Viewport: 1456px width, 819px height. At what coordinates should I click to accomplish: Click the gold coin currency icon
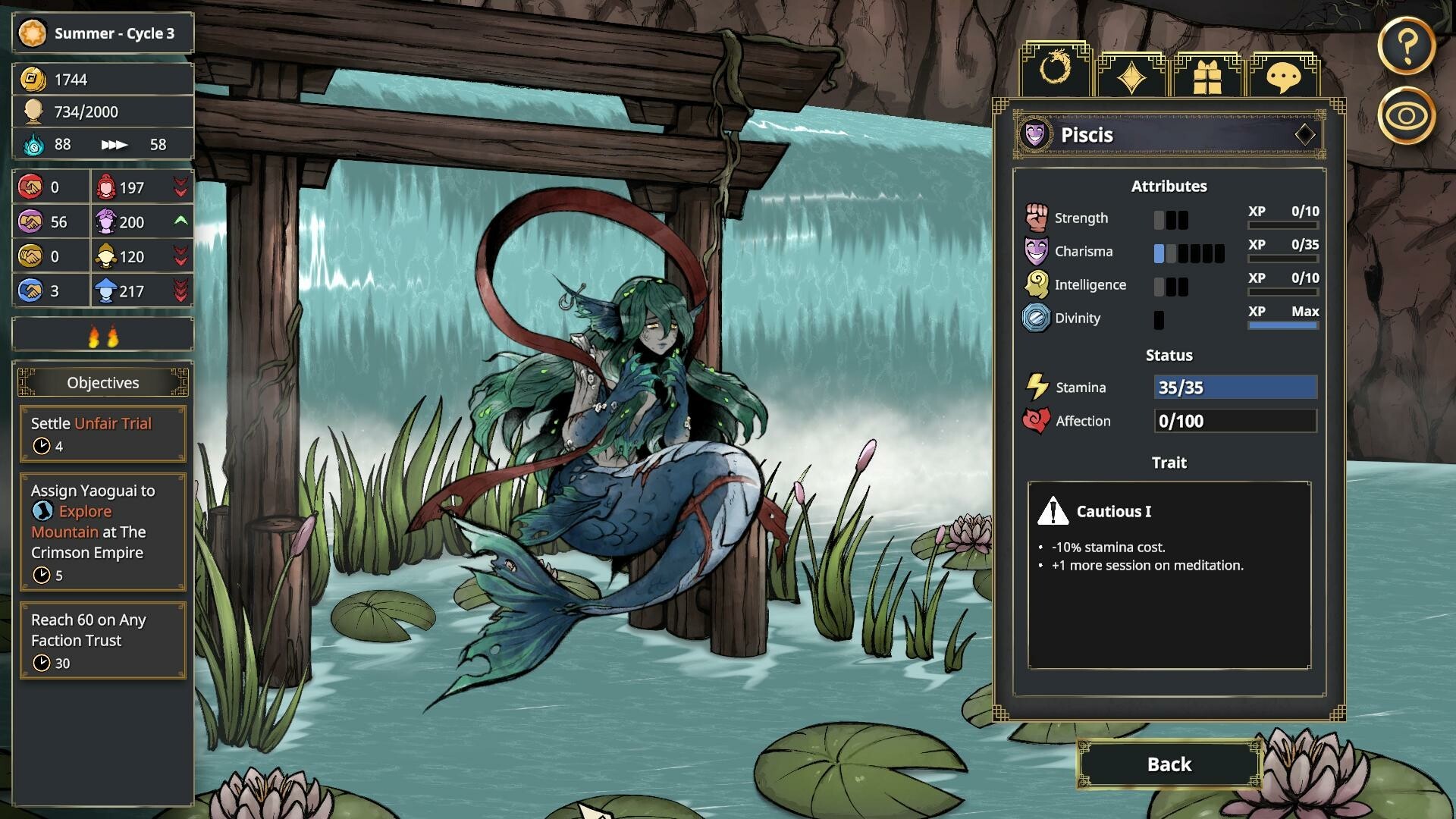33,79
